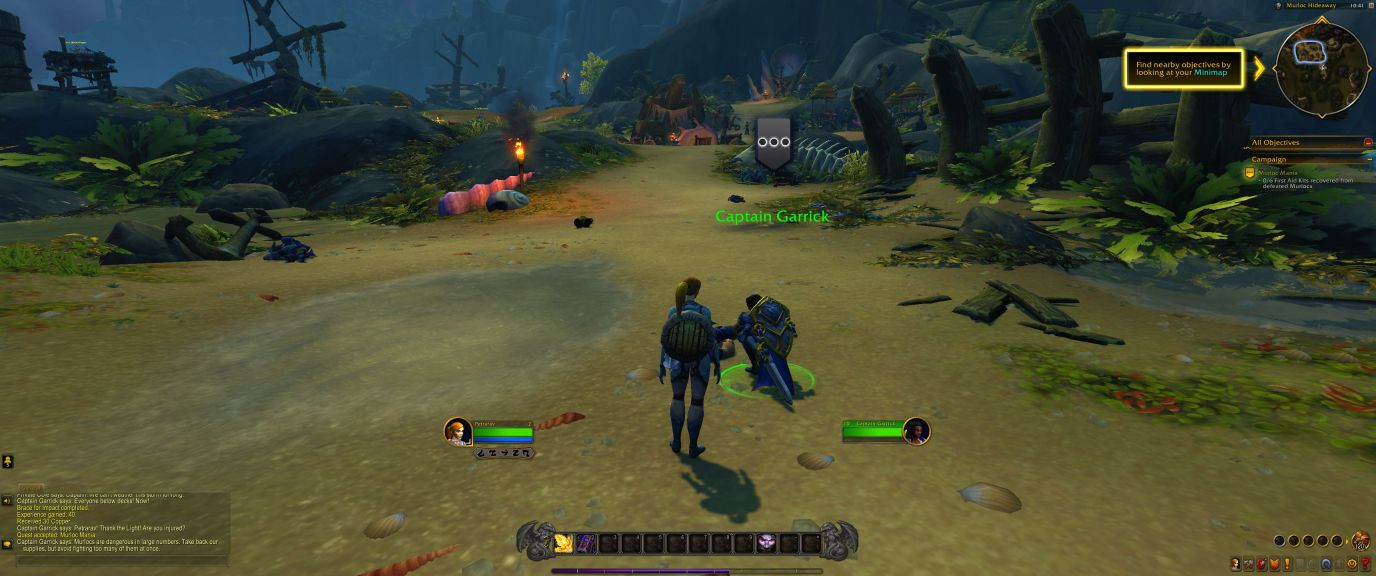The height and width of the screenshot is (576, 1376).
Task: Click Captain Garrick's target portrait
Action: click(x=916, y=431)
